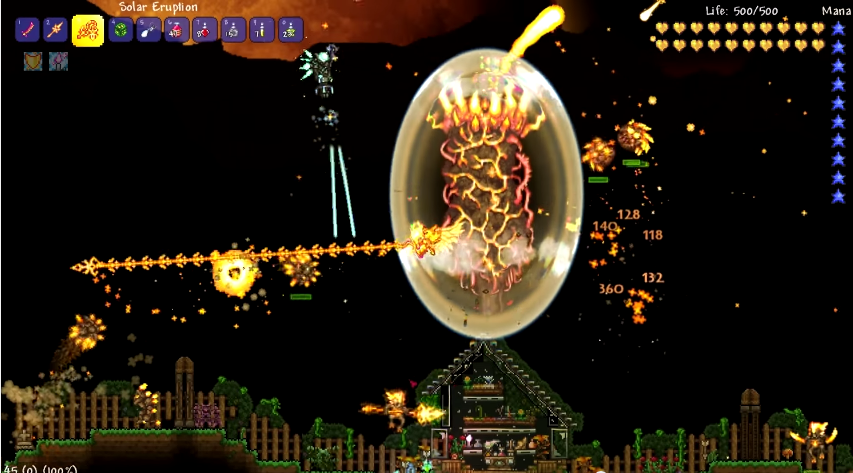This screenshot has height=473, width=853.
Task: Choose the red heart potion slot
Action: 205,30
